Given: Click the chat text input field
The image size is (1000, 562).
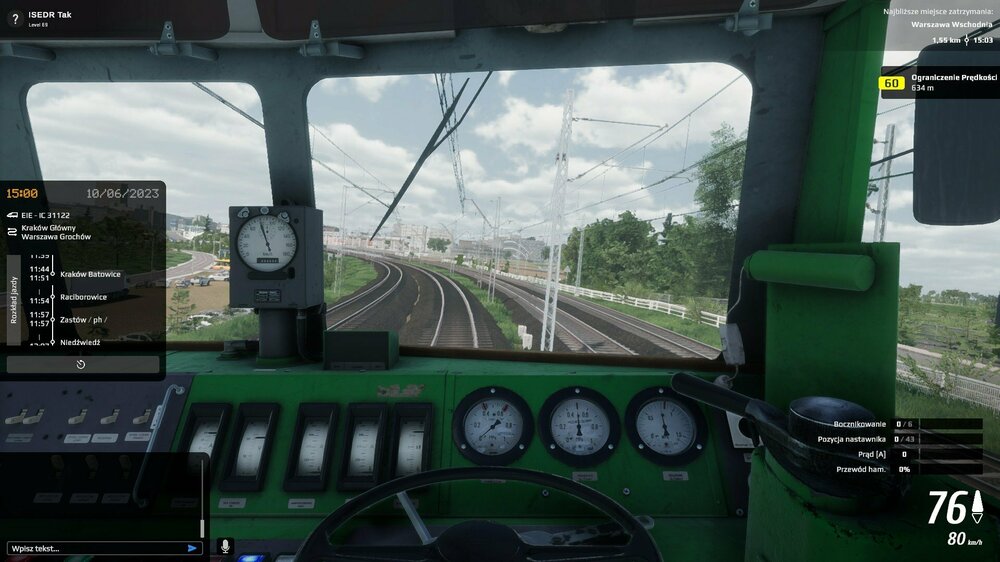Looking at the screenshot, I should point(95,548).
